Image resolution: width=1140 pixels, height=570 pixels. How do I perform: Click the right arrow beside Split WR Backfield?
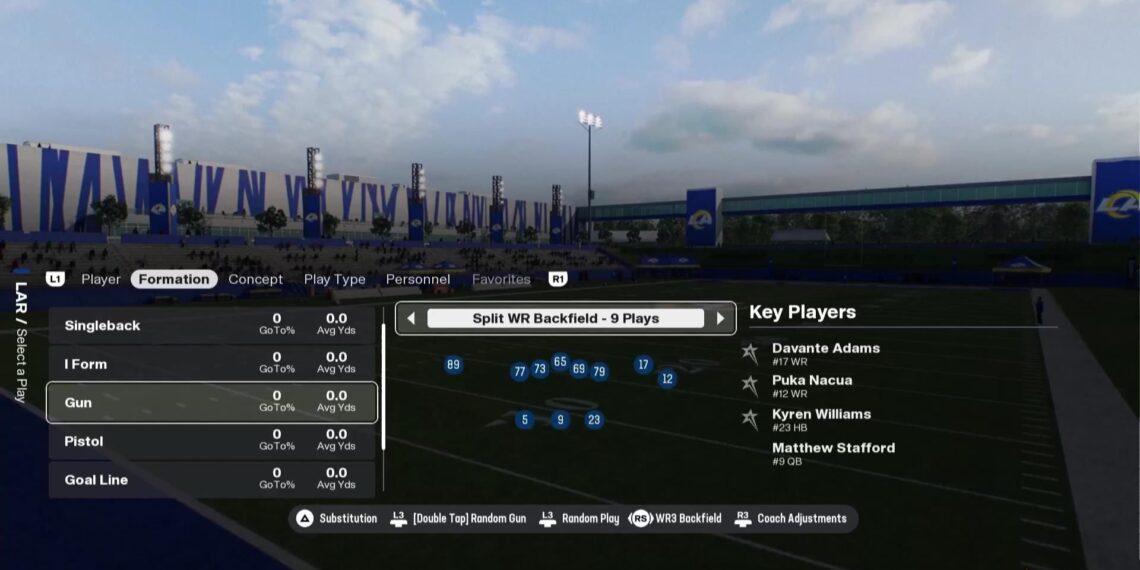[x=720, y=319]
